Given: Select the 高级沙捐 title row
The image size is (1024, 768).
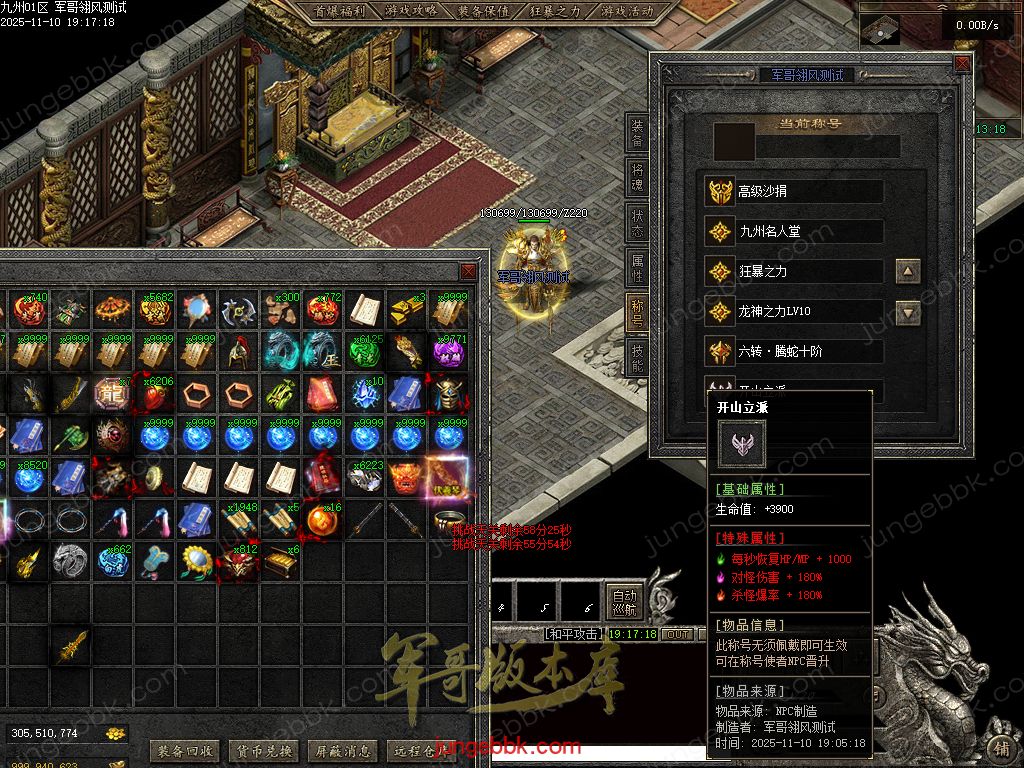Looking at the screenshot, I should (x=795, y=191).
